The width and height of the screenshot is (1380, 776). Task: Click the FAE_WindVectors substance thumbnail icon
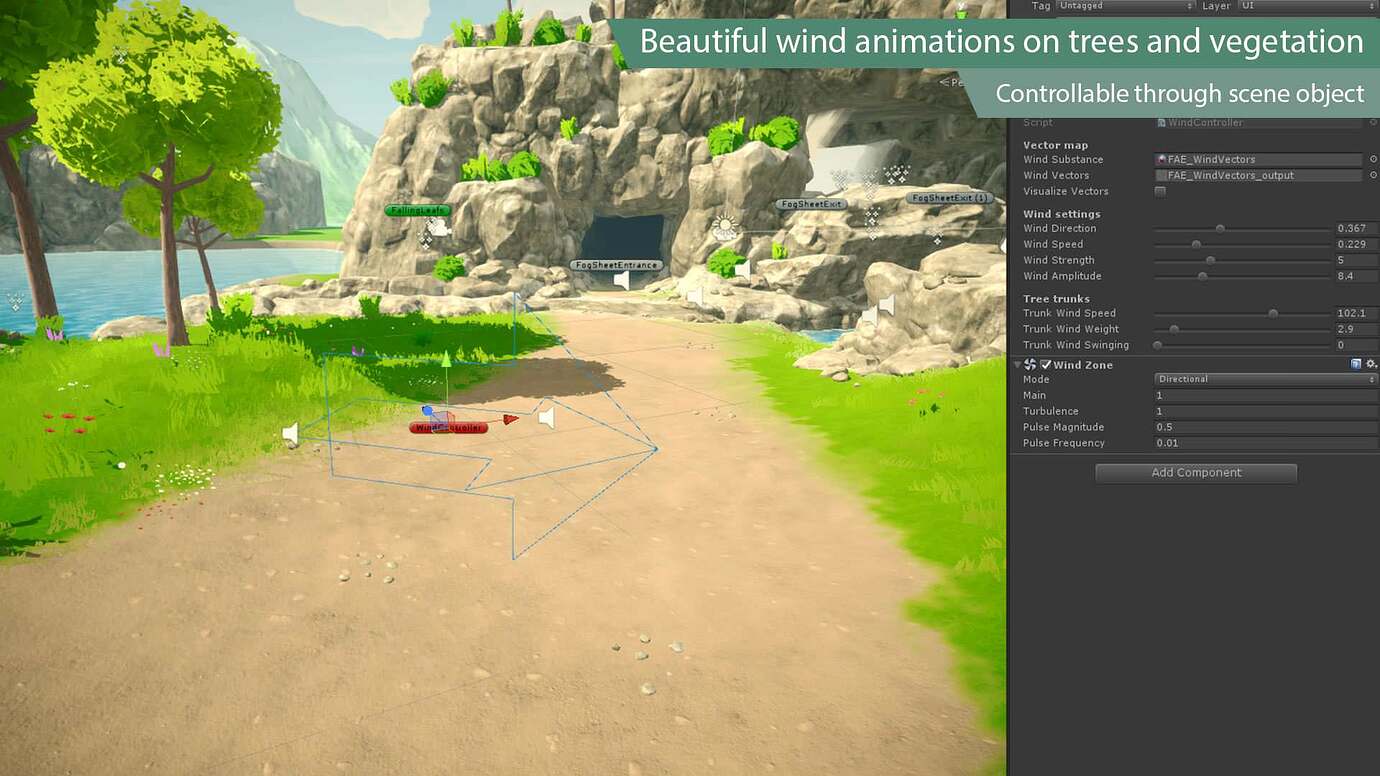point(1159,159)
